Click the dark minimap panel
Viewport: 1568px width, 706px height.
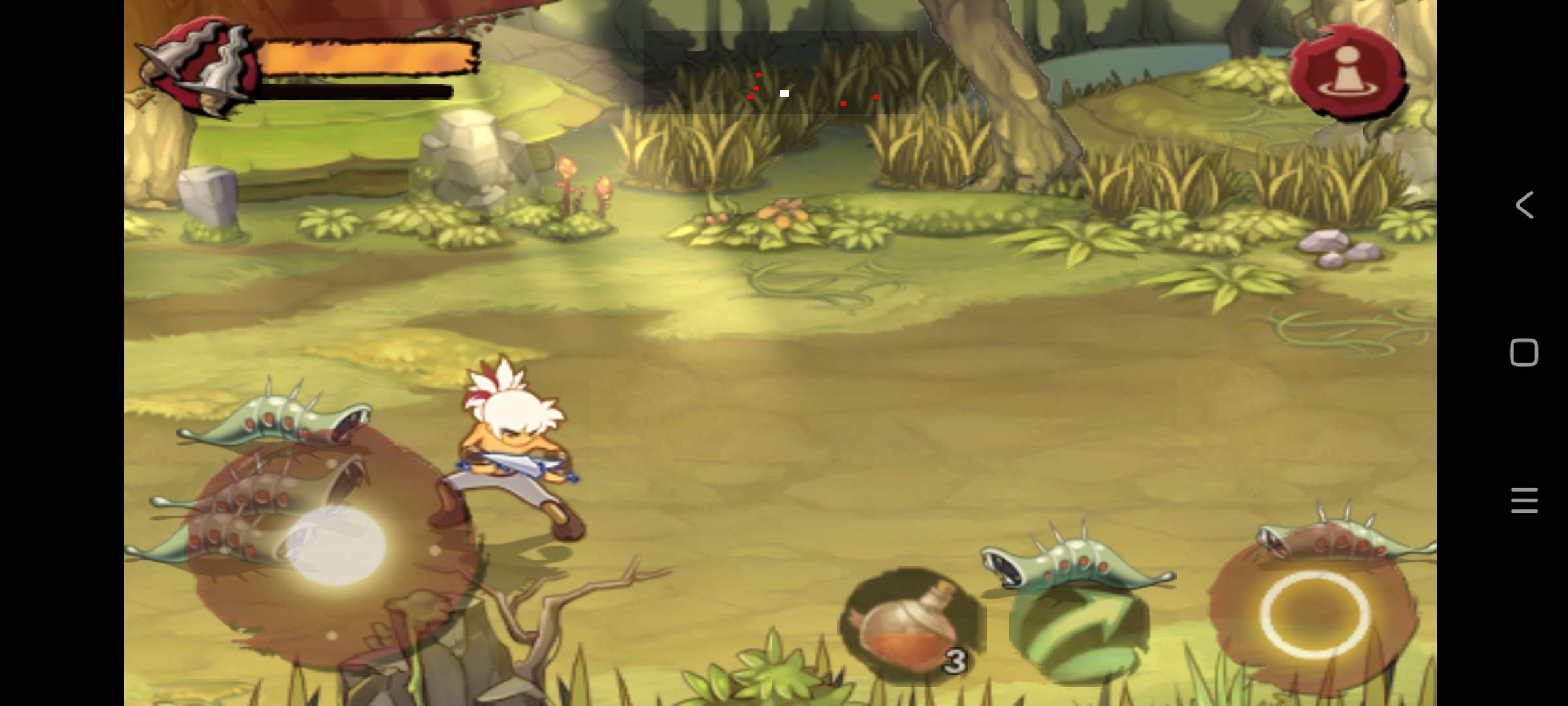780,73
